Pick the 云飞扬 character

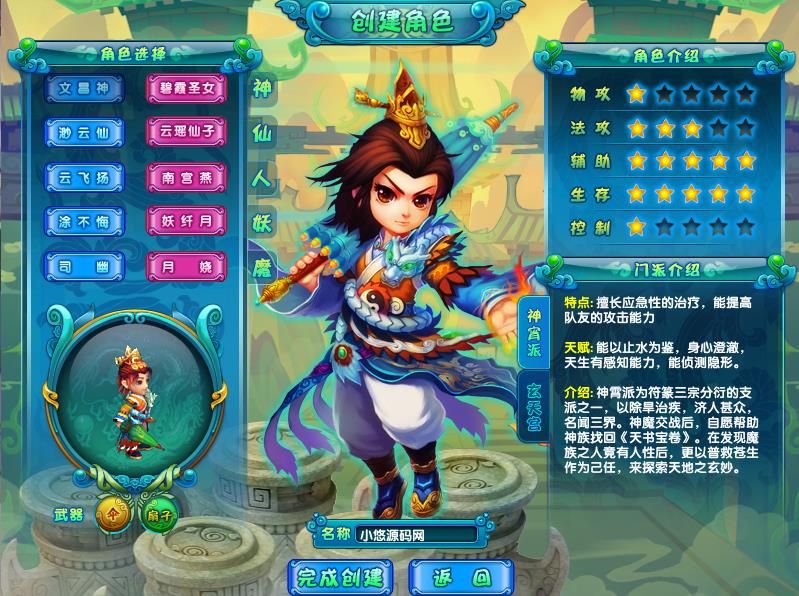pos(84,177)
